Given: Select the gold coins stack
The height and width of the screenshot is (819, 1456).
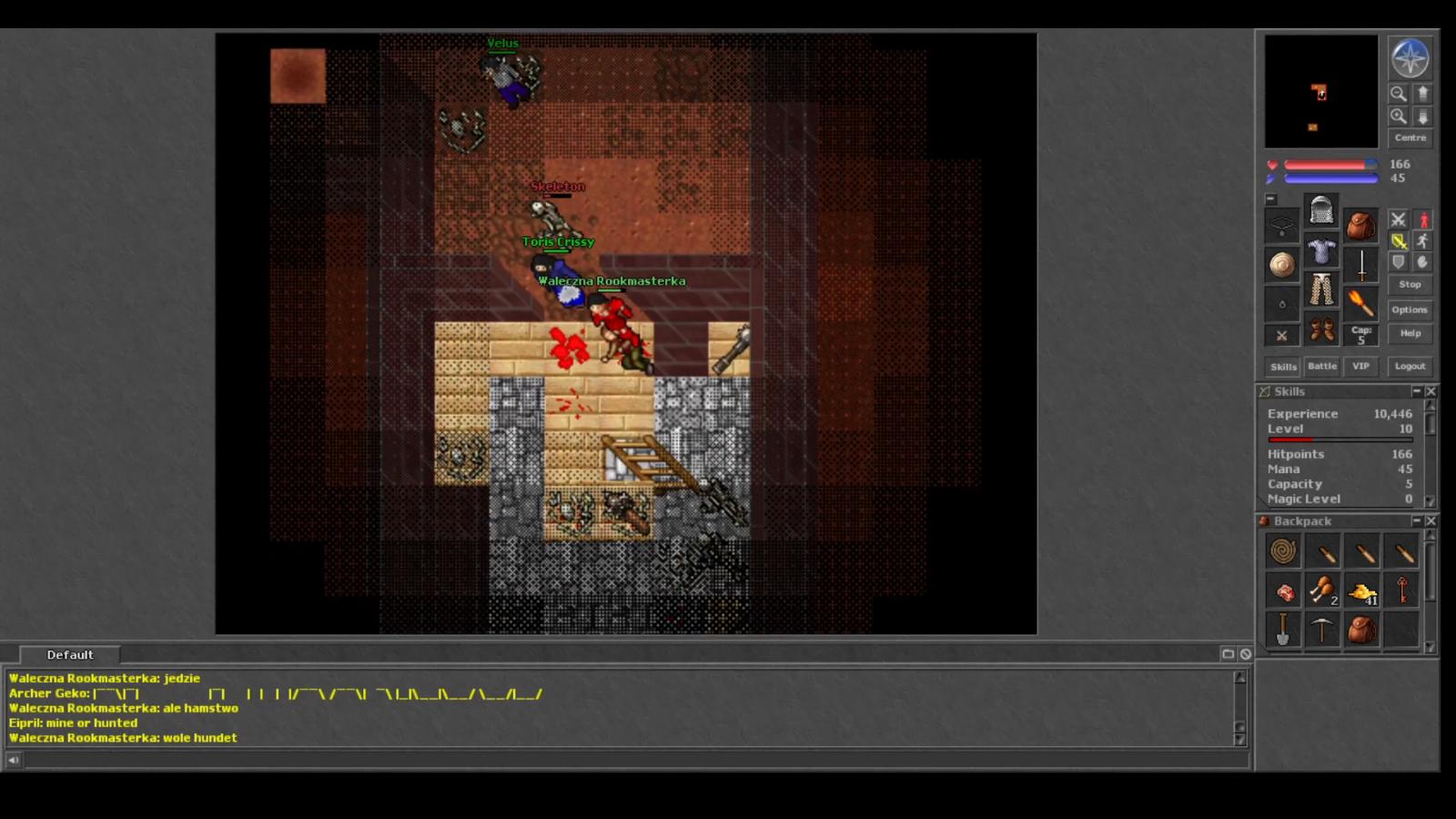Looking at the screenshot, I should tap(1362, 592).
